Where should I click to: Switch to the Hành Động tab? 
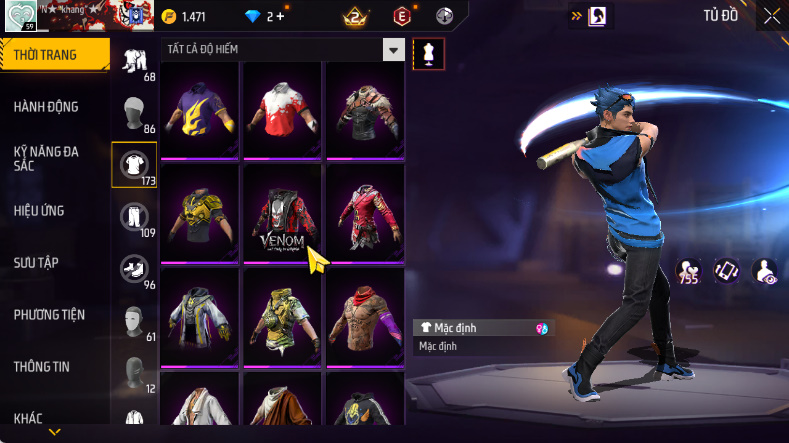coord(46,107)
